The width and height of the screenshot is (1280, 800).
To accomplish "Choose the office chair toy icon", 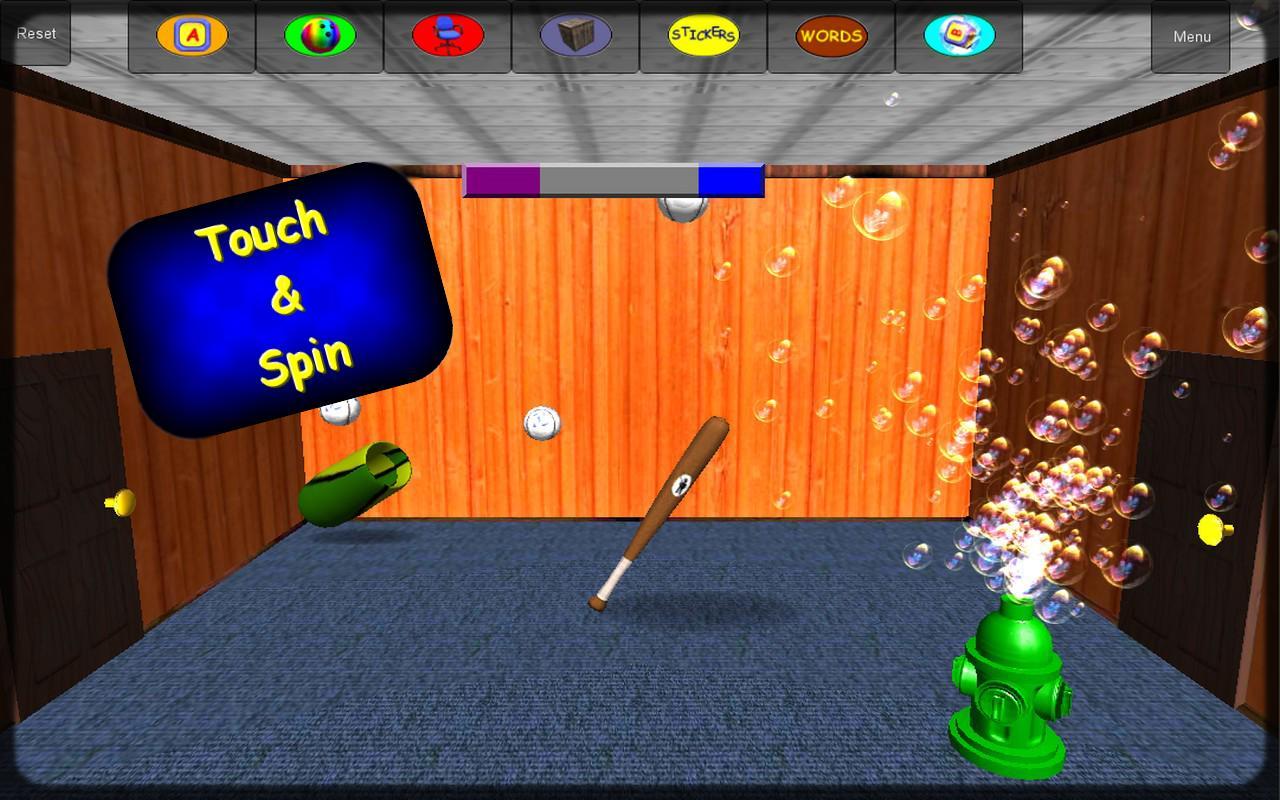I will pyautogui.click(x=446, y=35).
